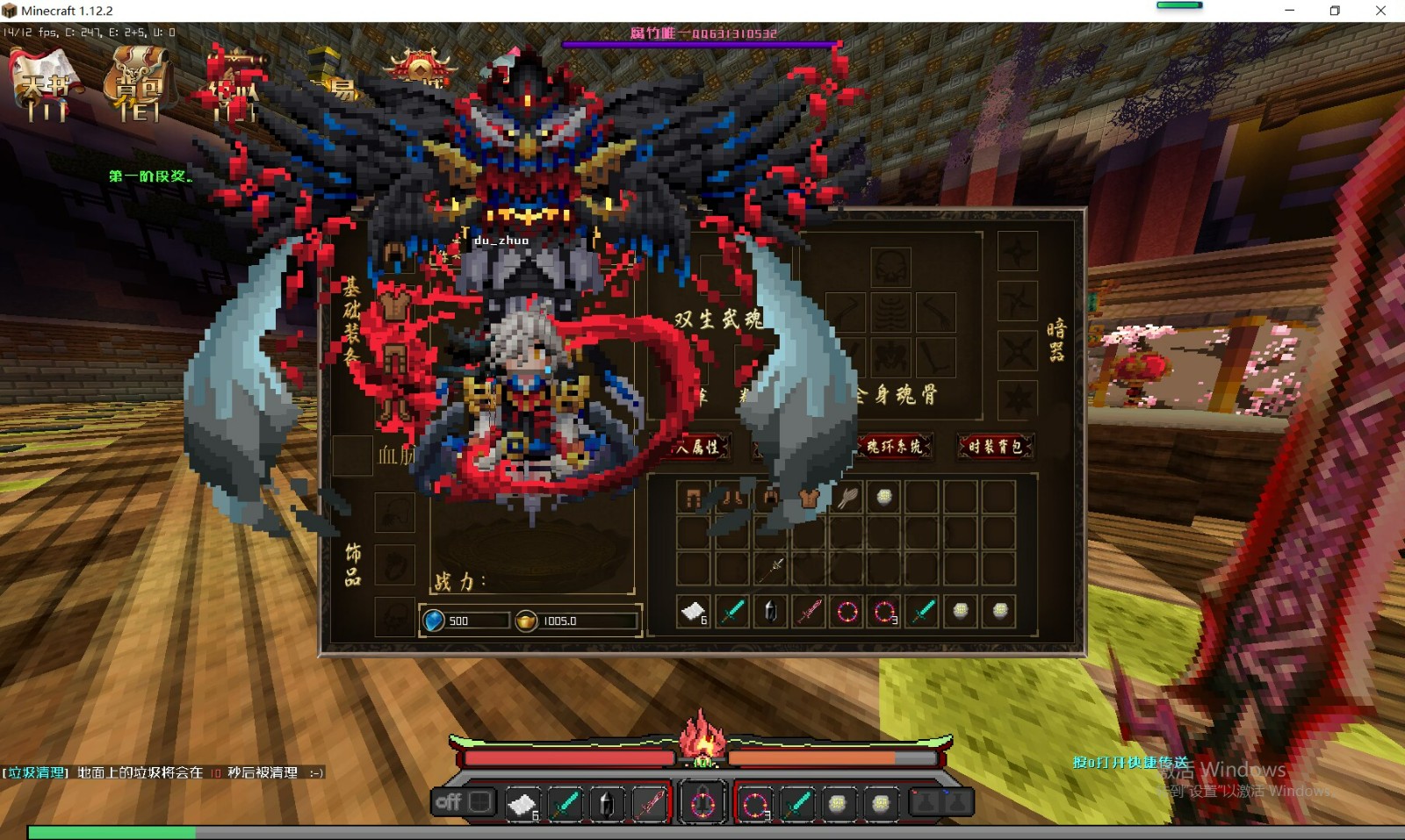Click the gold ingot currency icon

point(526,621)
